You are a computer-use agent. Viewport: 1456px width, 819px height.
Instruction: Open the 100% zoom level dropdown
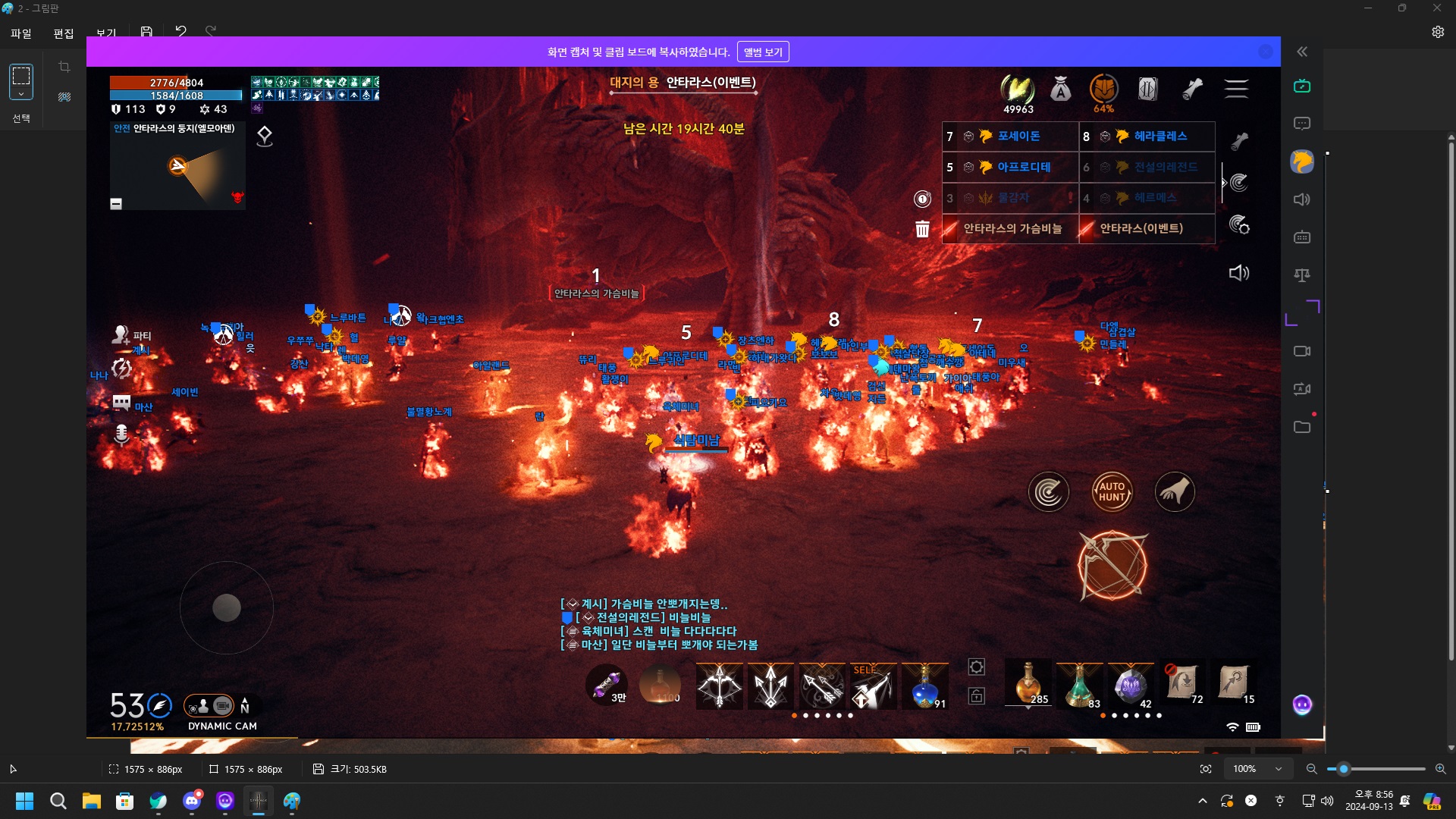(1259, 768)
